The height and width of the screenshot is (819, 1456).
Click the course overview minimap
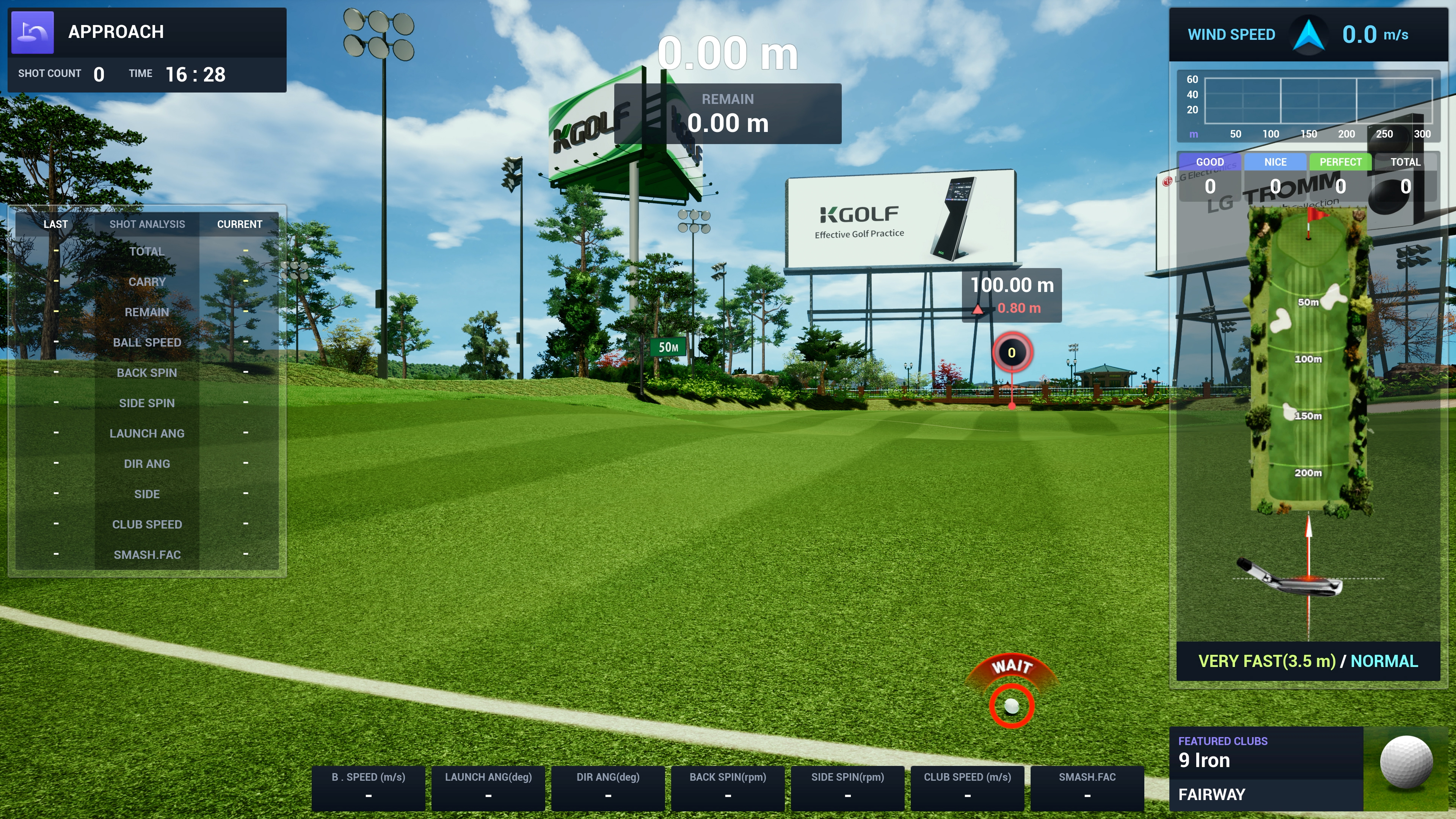pyautogui.click(x=1308, y=362)
